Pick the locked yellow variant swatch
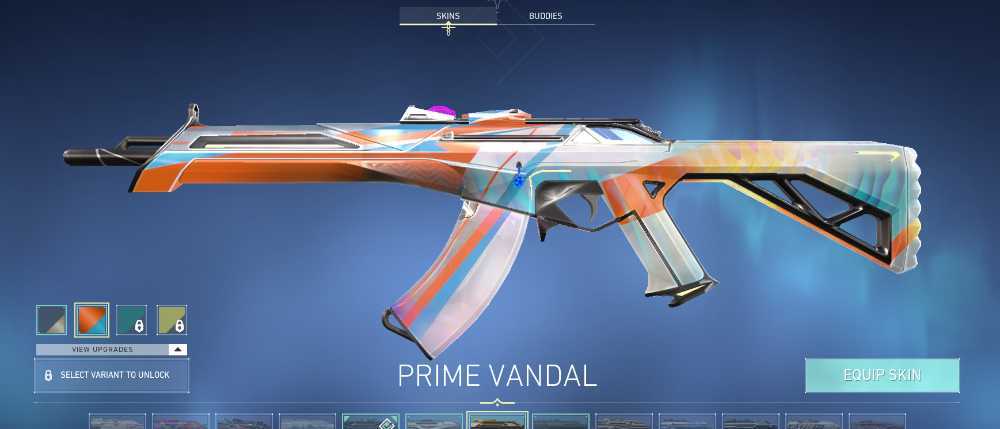Viewport: 1000px width, 429px height. [x=172, y=319]
